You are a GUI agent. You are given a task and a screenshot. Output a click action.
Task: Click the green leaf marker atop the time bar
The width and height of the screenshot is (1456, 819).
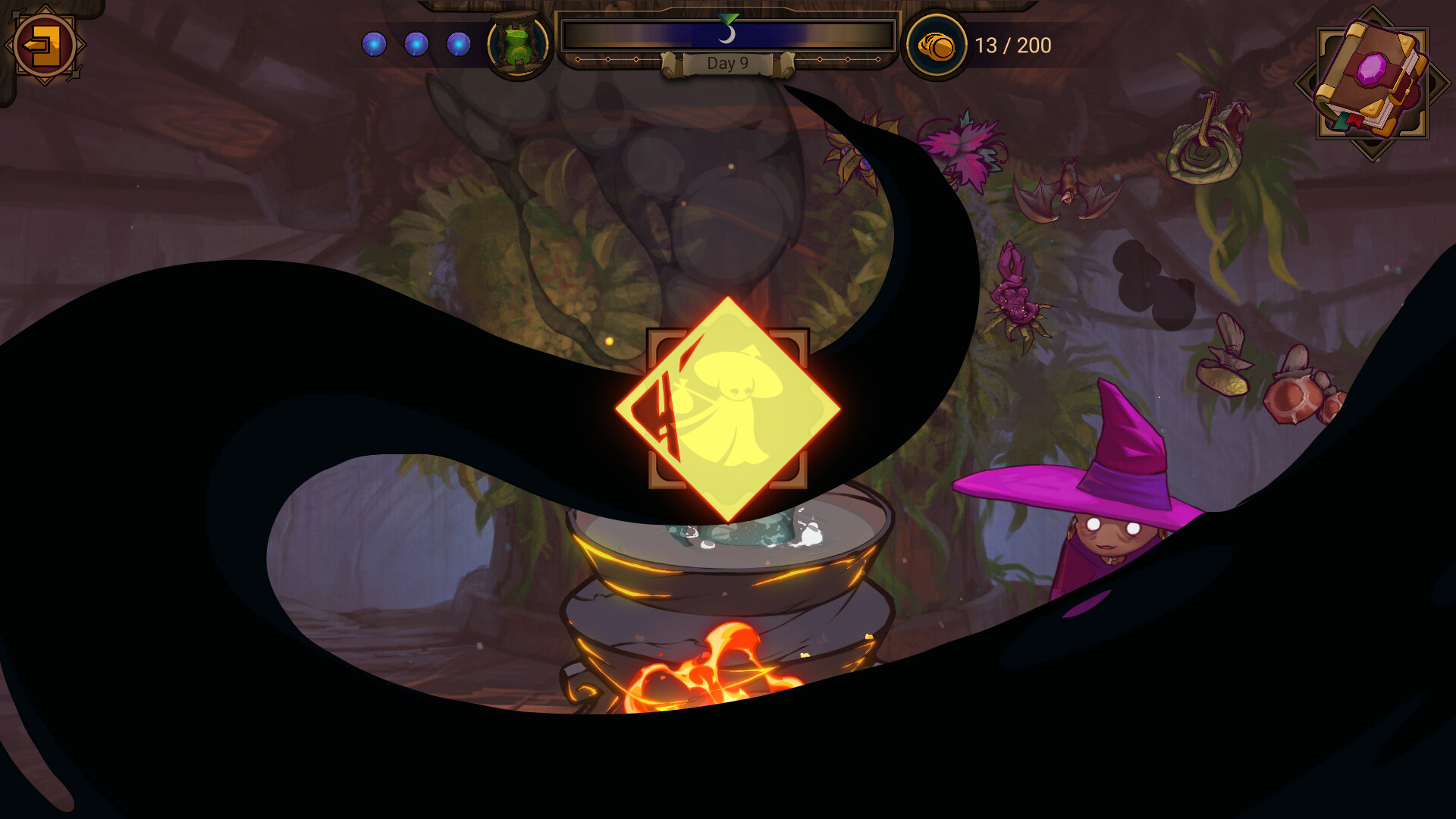click(728, 19)
